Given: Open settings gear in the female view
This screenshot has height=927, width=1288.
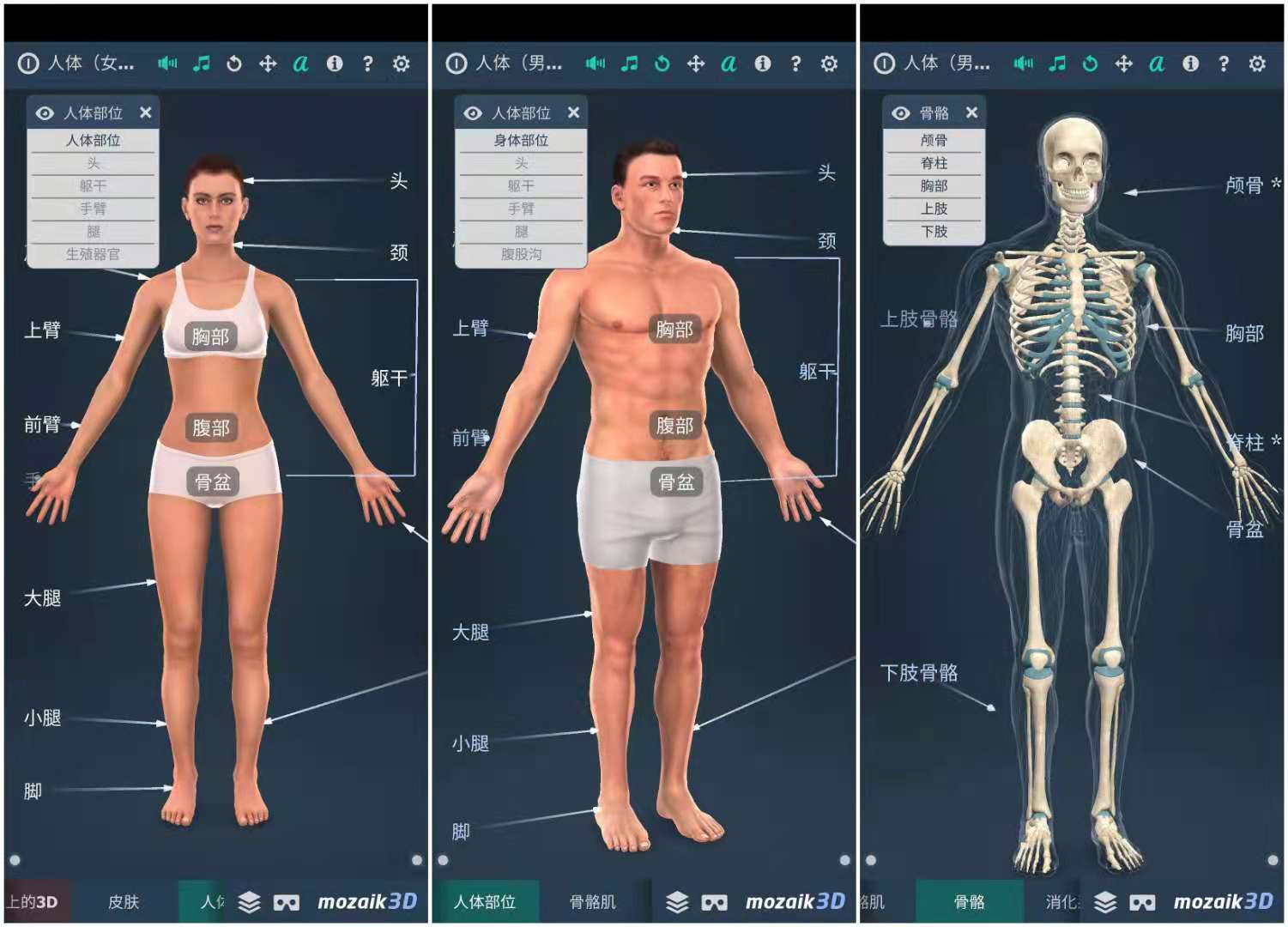Looking at the screenshot, I should [x=400, y=64].
